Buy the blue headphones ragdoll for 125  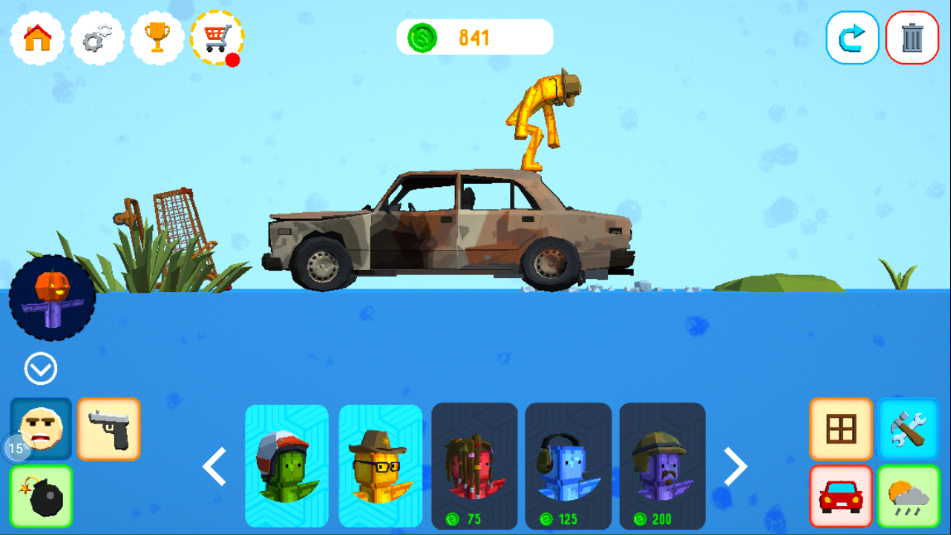[x=568, y=466]
